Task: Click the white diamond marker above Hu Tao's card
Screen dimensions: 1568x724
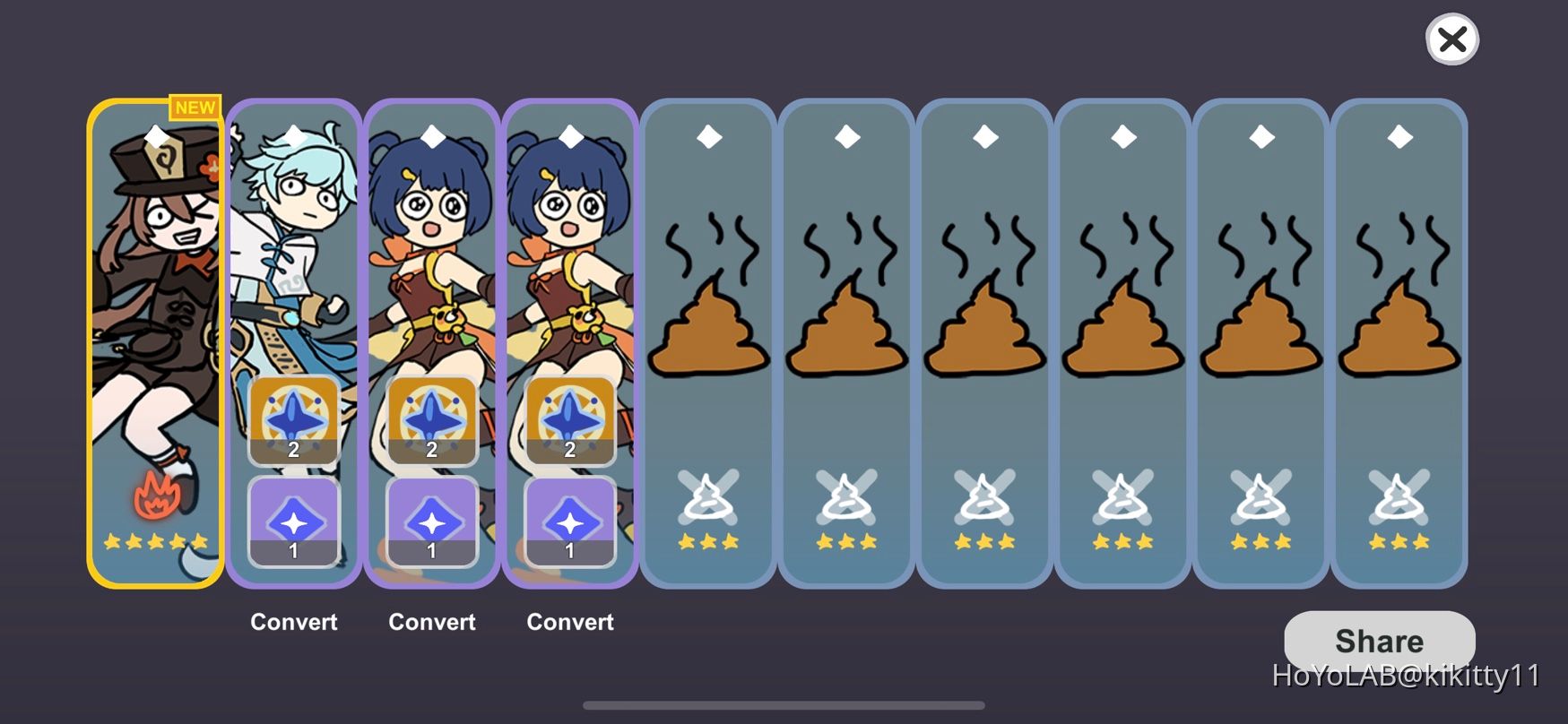Action: coord(155,136)
